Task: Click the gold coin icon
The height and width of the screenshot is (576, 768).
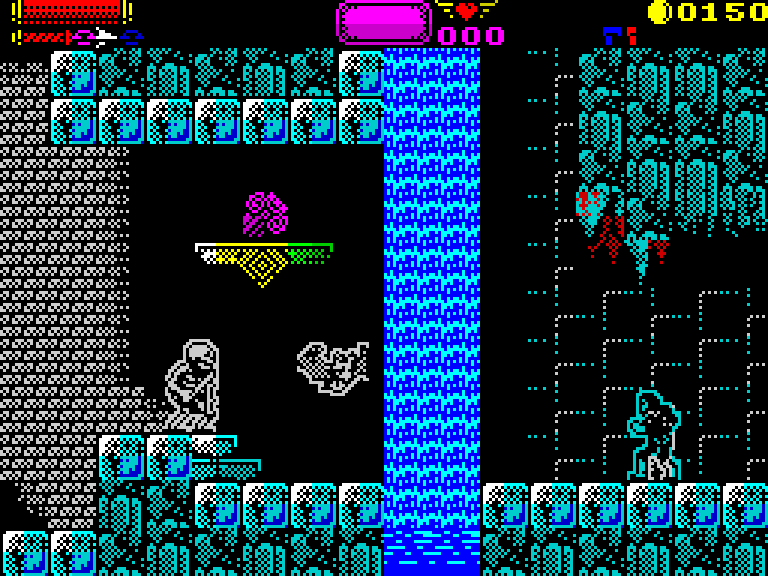Action: click(x=658, y=12)
